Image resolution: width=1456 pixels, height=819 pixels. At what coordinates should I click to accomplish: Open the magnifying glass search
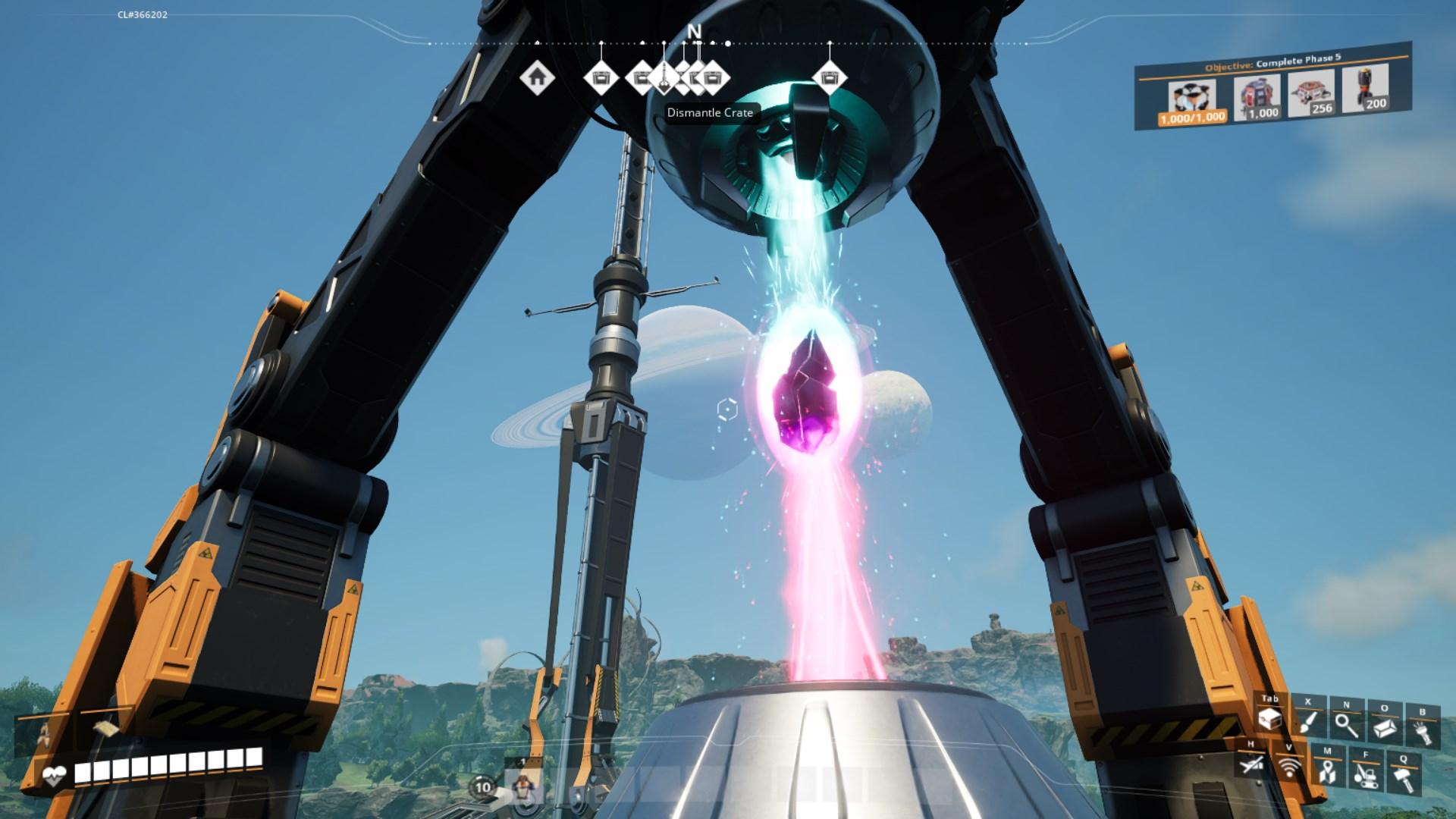[1346, 723]
